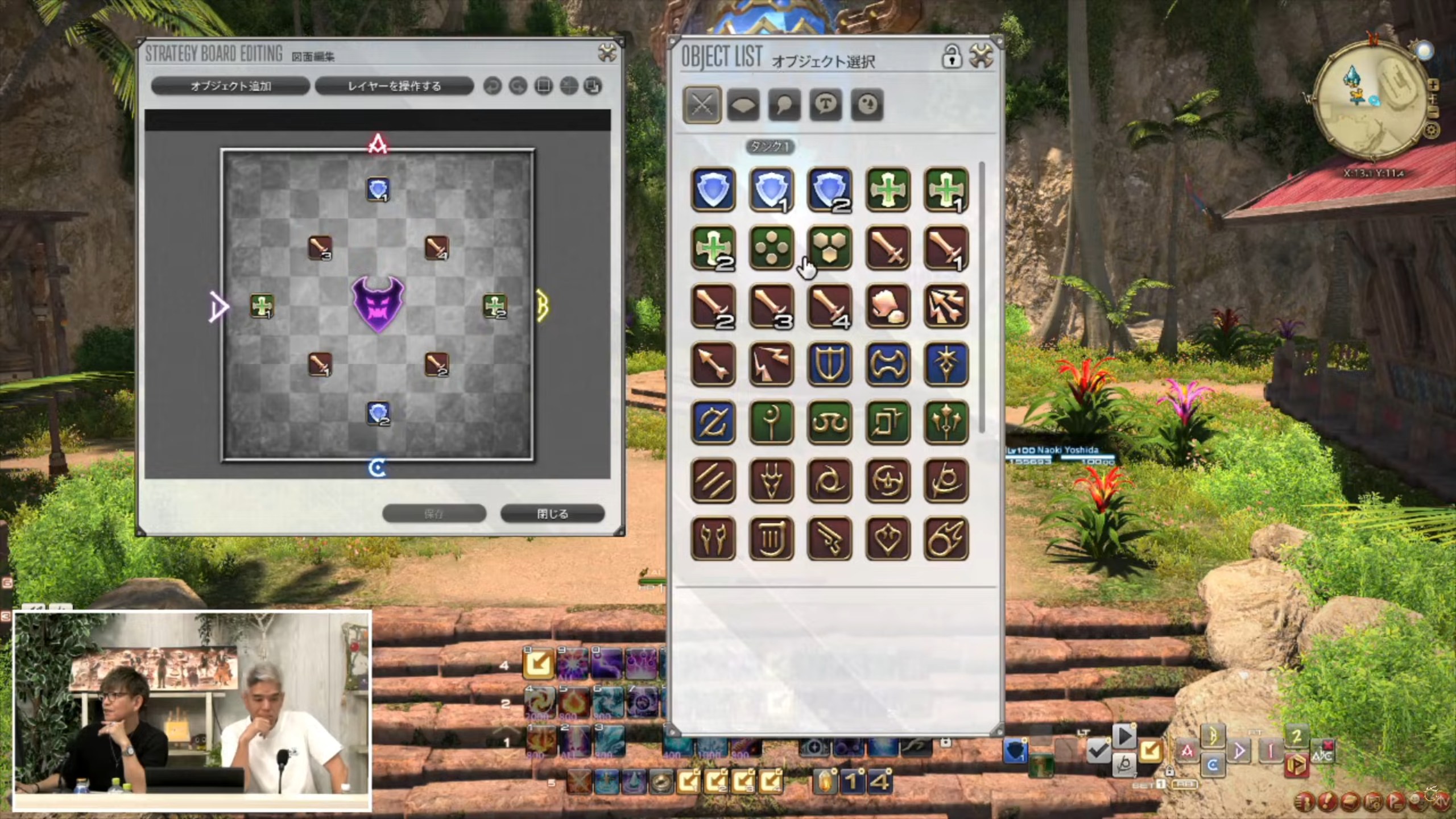Open the レイヤーを操作する layer controls

[x=394, y=86]
